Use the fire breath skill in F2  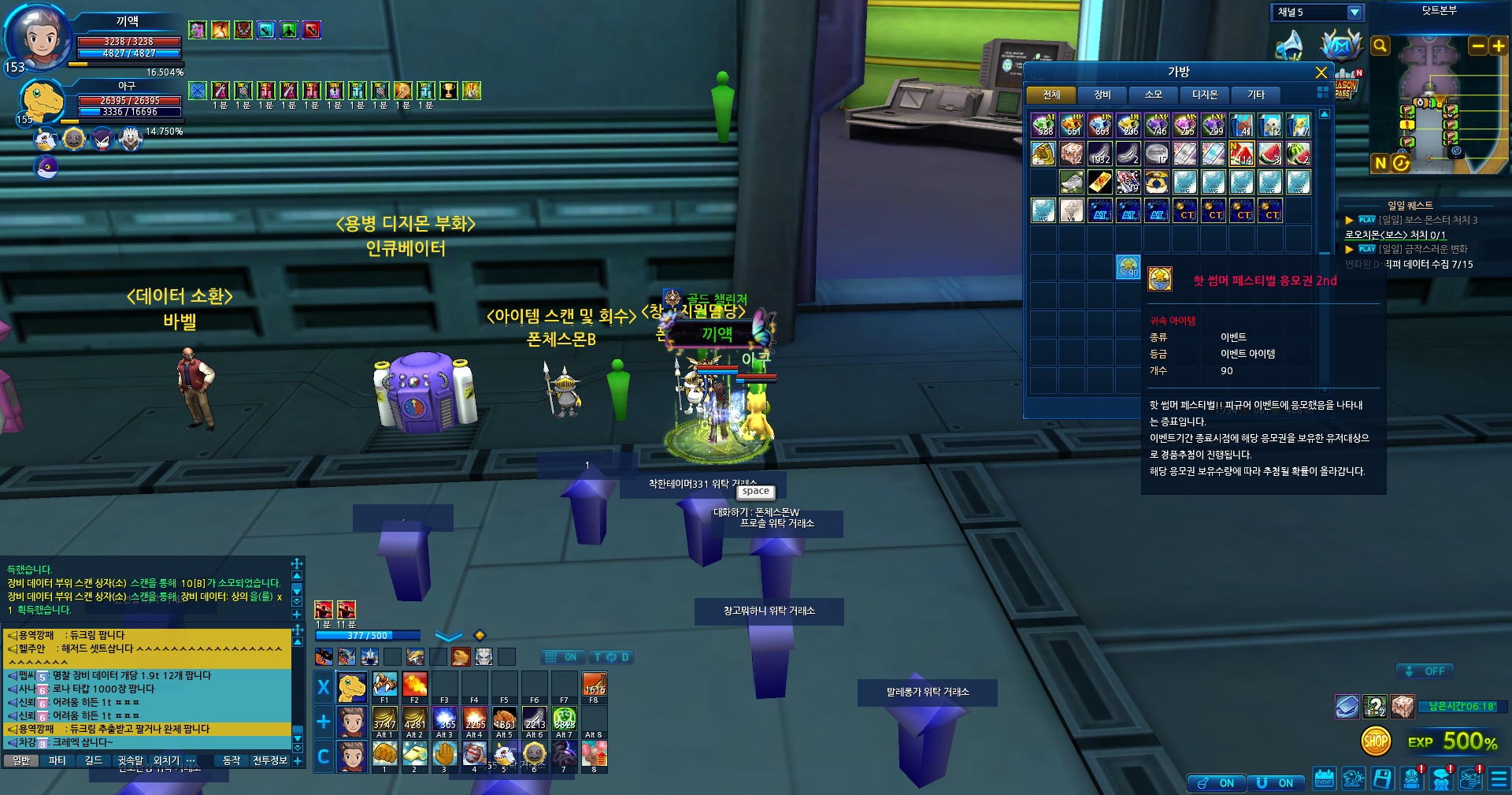414,685
